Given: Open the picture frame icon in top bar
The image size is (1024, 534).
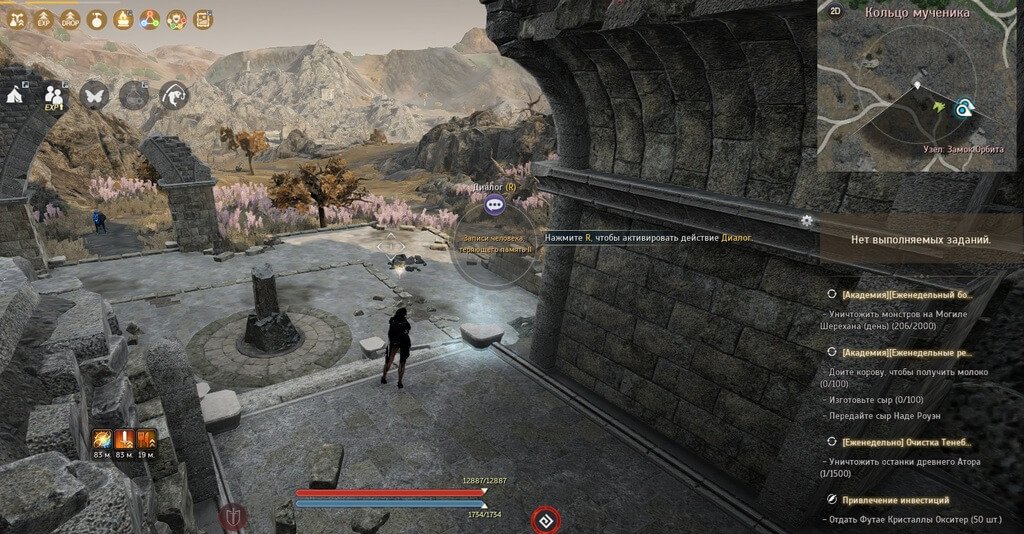Looking at the screenshot, I should [x=203, y=18].
